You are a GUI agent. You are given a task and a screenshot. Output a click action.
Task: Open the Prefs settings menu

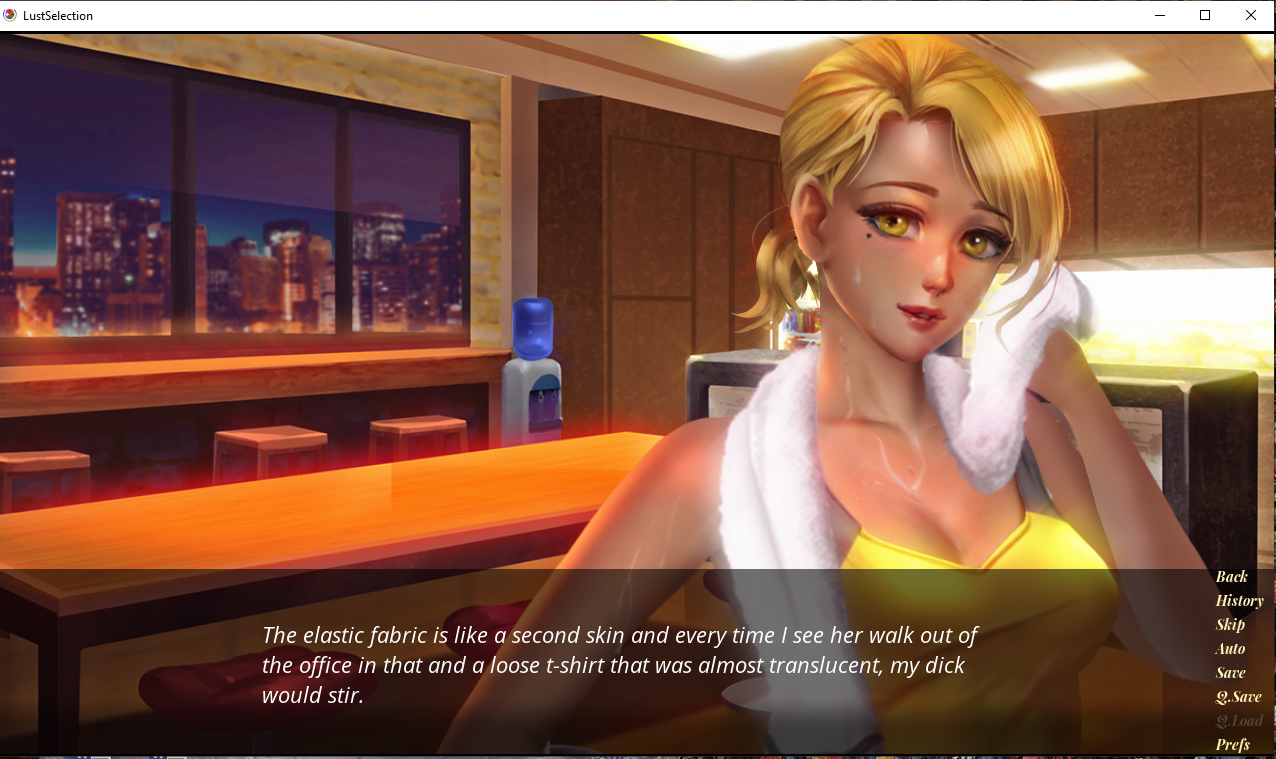[x=1232, y=745]
